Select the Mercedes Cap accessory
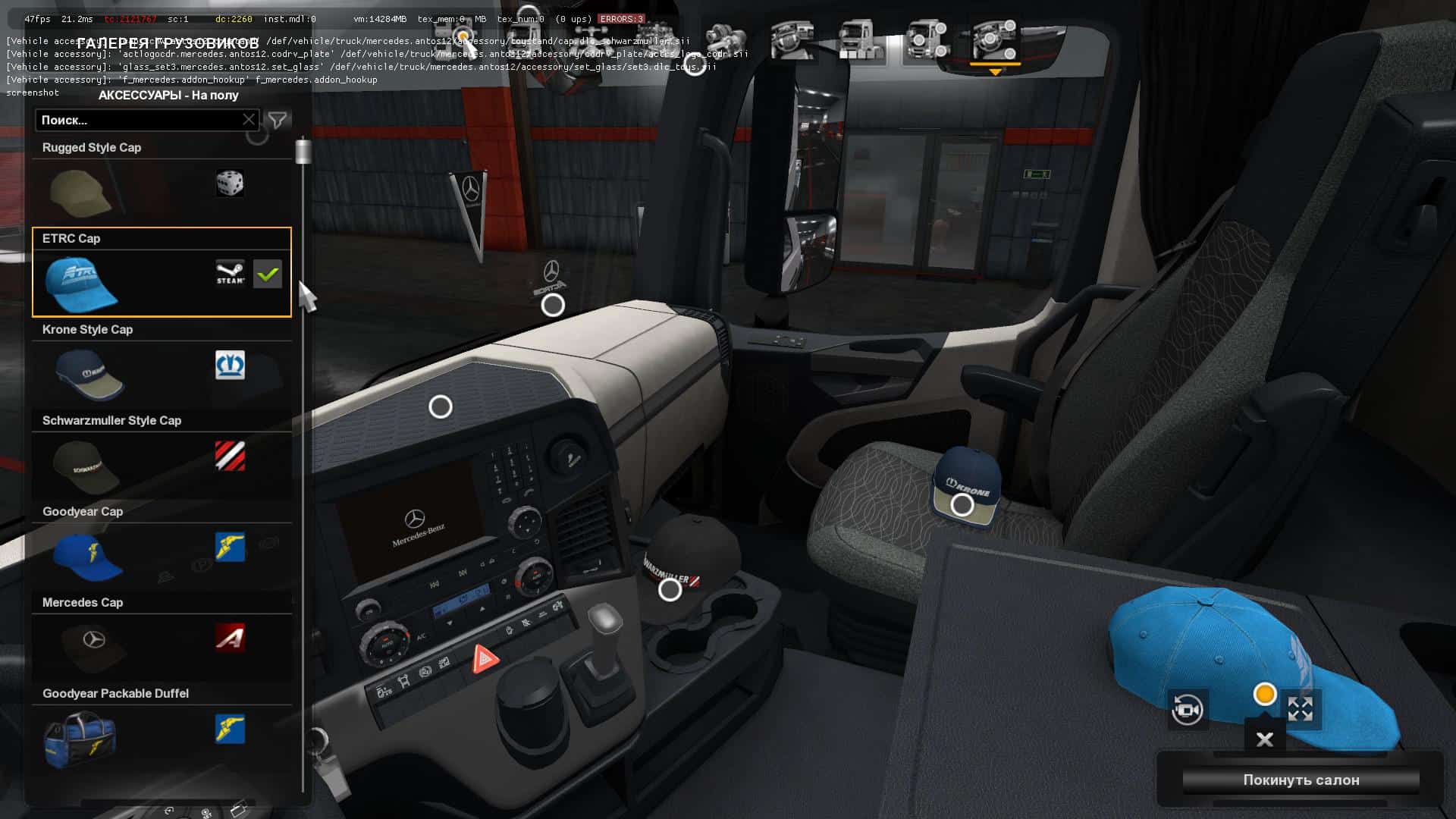1456x819 pixels. [x=161, y=636]
